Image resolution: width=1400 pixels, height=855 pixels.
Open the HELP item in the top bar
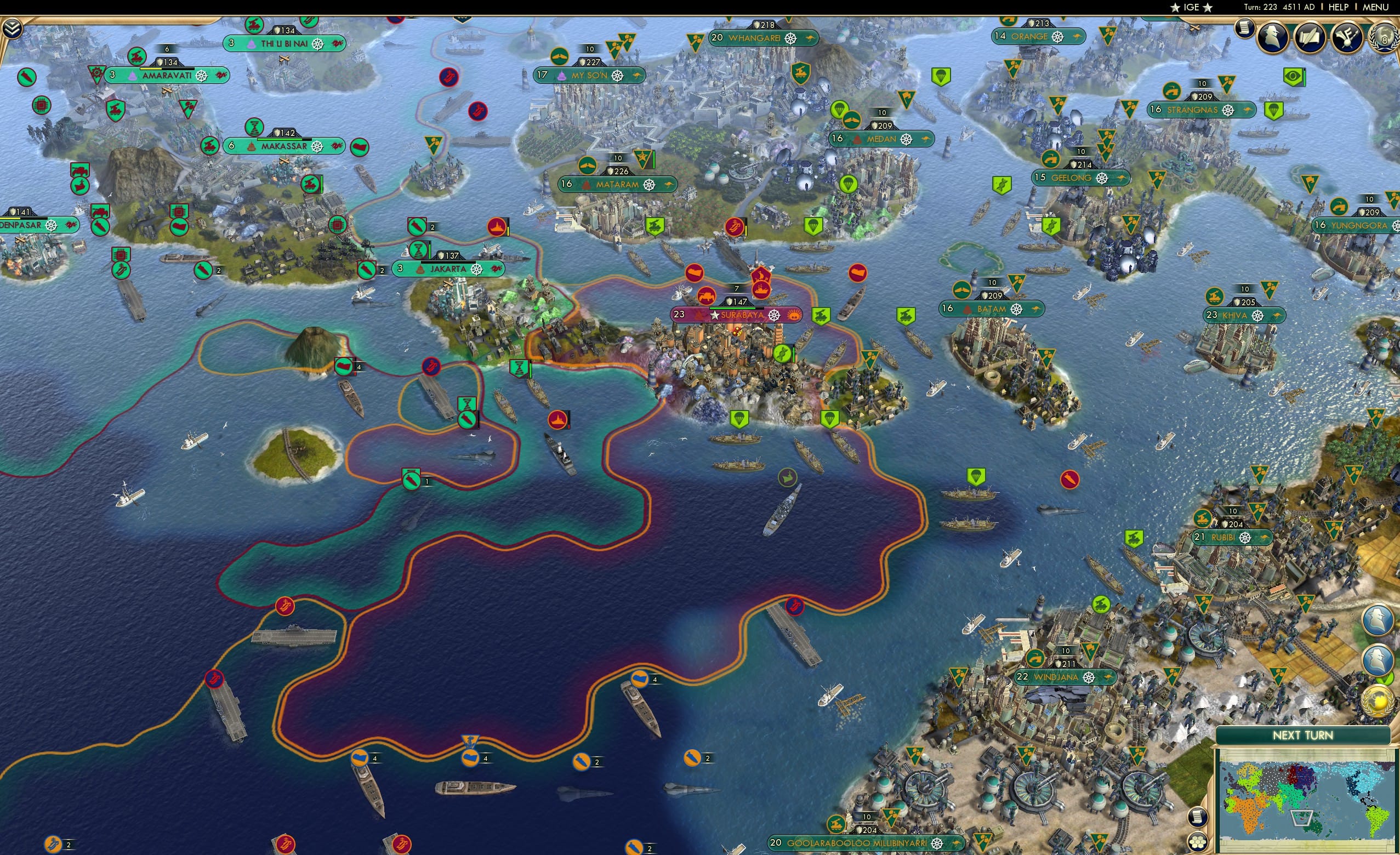click(1339, 7)
